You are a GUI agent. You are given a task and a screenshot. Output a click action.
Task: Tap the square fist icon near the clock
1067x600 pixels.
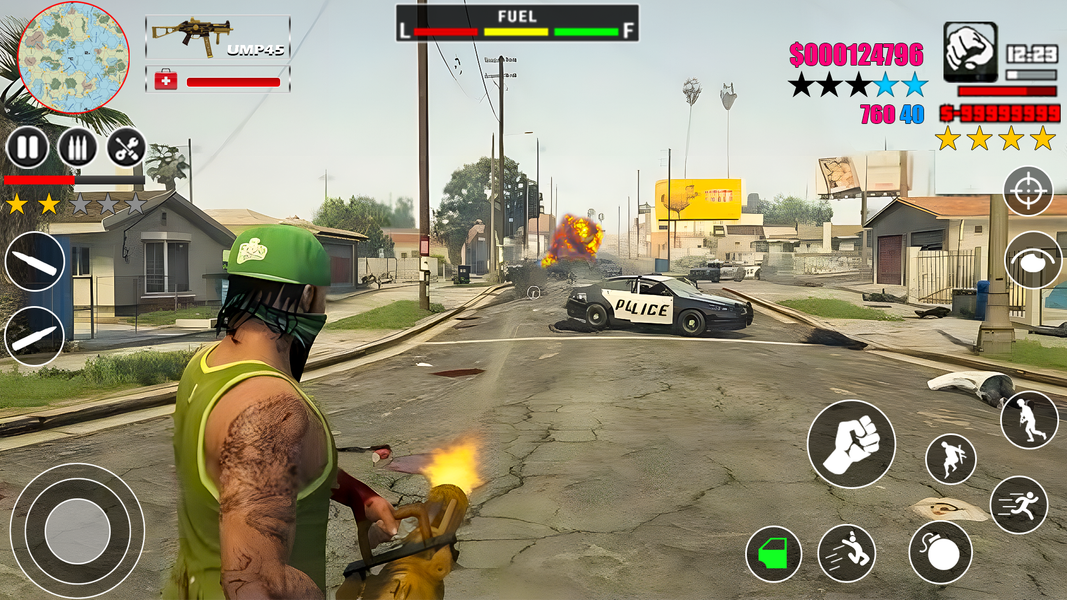point(970,52)
